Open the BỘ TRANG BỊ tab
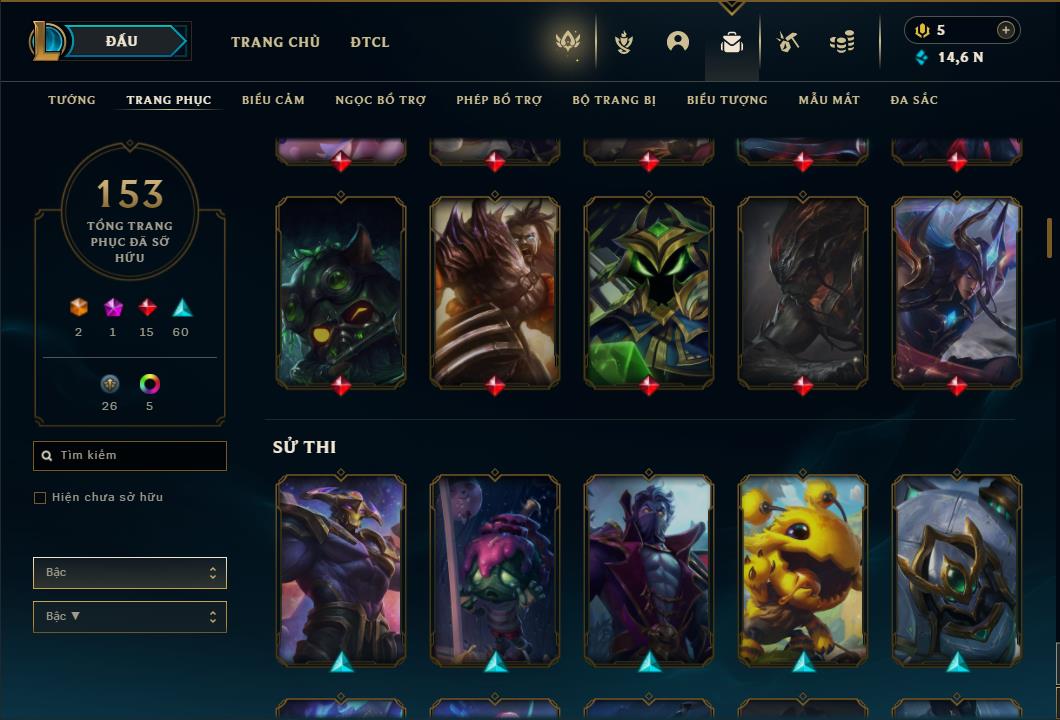Viewport: 1060px width, 720px height. pos(614,100)
